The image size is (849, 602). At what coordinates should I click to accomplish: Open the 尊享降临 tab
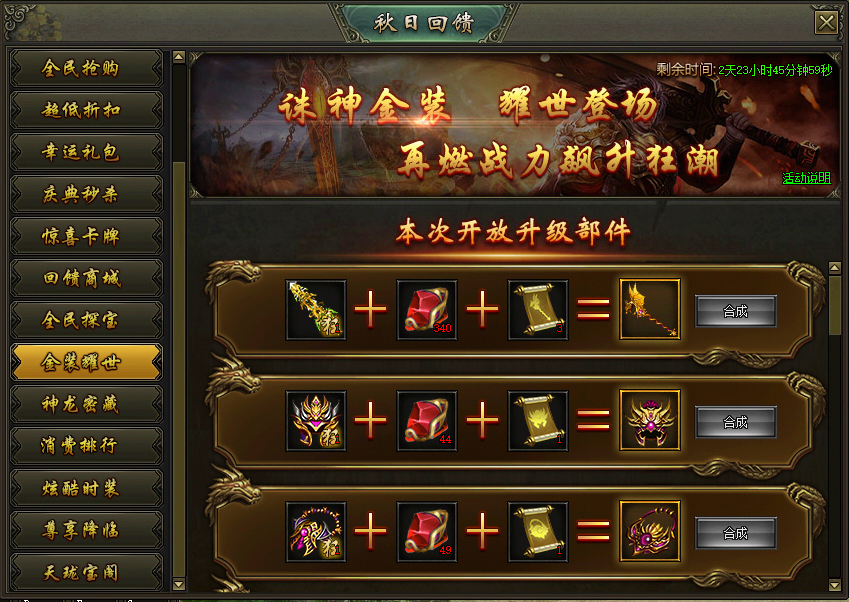(x=85, y=530)
